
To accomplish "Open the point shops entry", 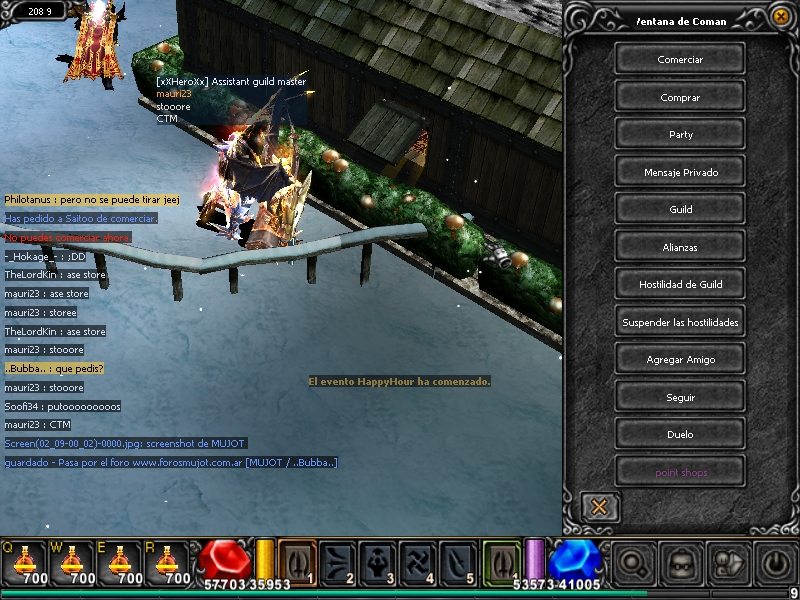I will click(x=680, y=472).
